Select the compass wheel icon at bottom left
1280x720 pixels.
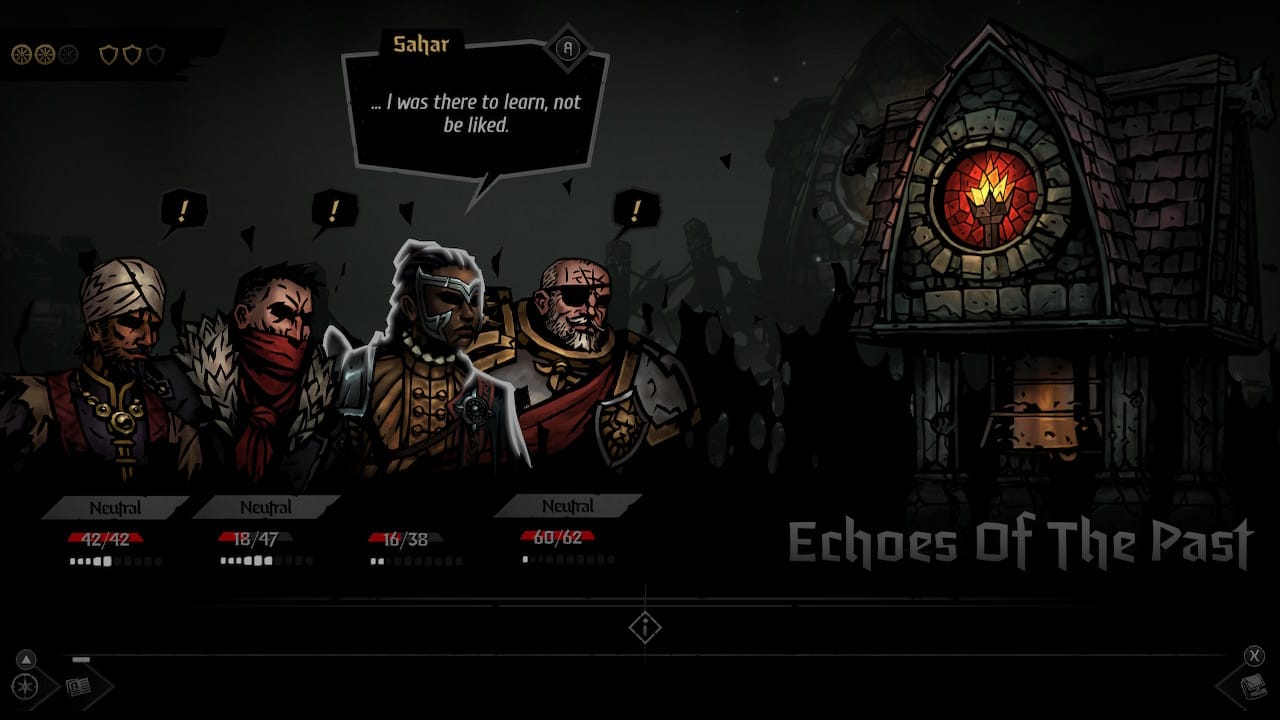click(x=25, y=686)
